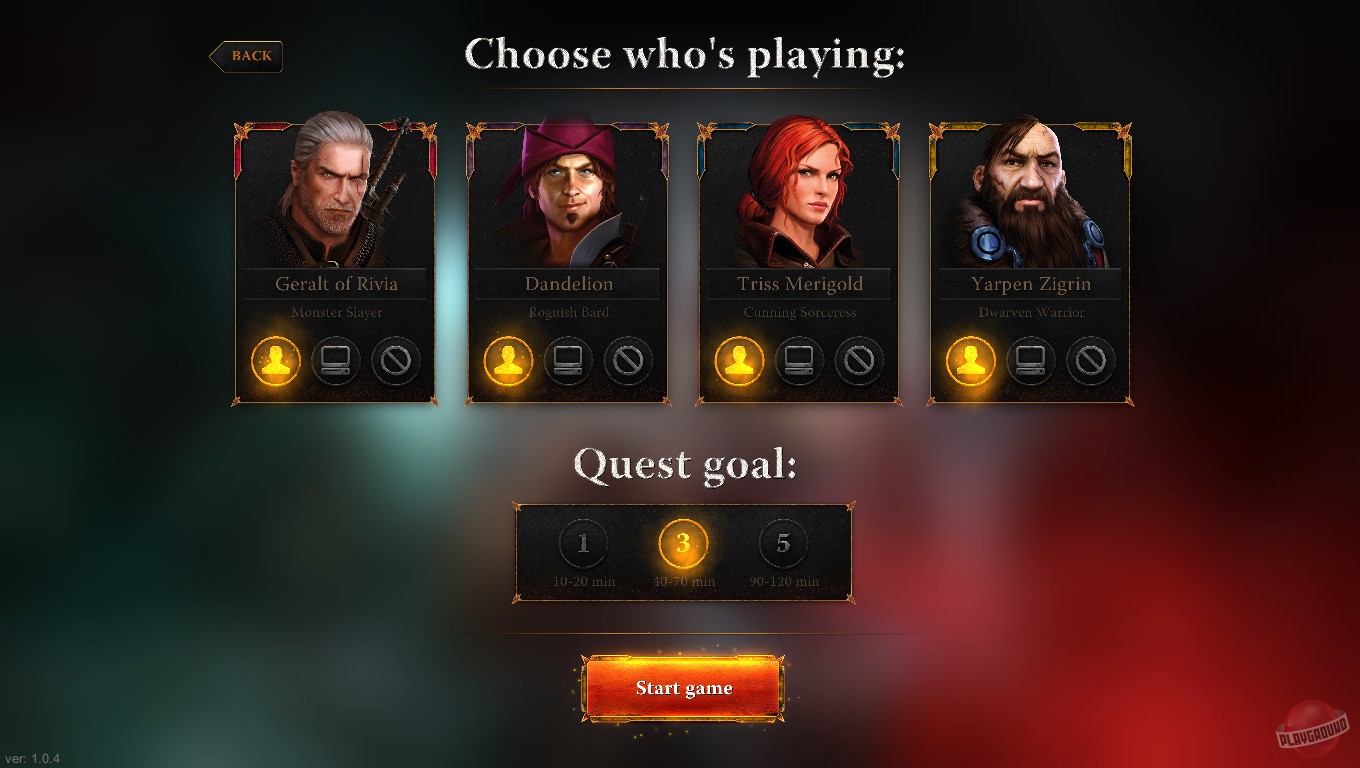Assign computer control to Triss Merigold

click(x=798, y=362)
